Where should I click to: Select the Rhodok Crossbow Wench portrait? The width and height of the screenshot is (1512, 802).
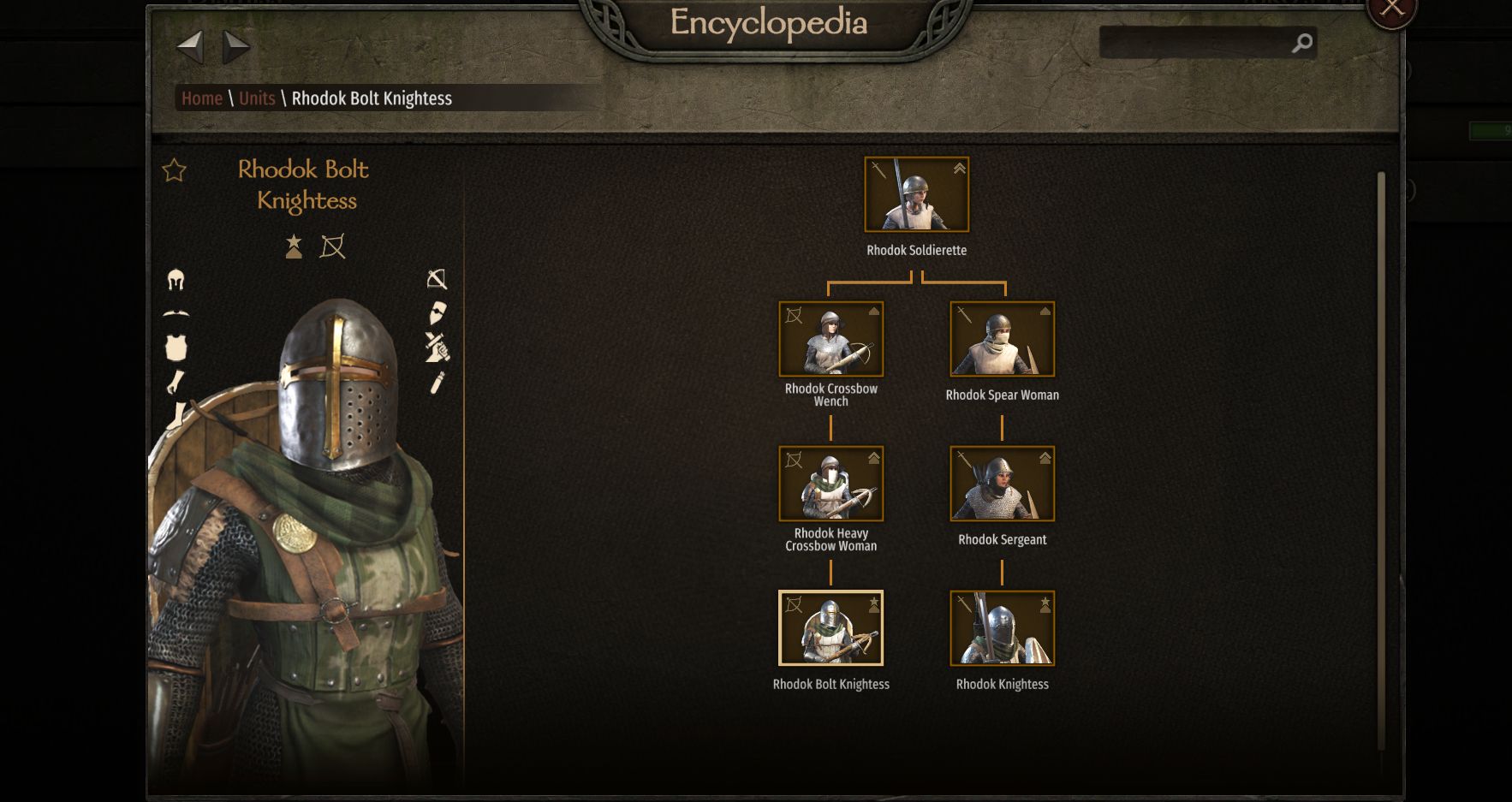pos(830,339)
